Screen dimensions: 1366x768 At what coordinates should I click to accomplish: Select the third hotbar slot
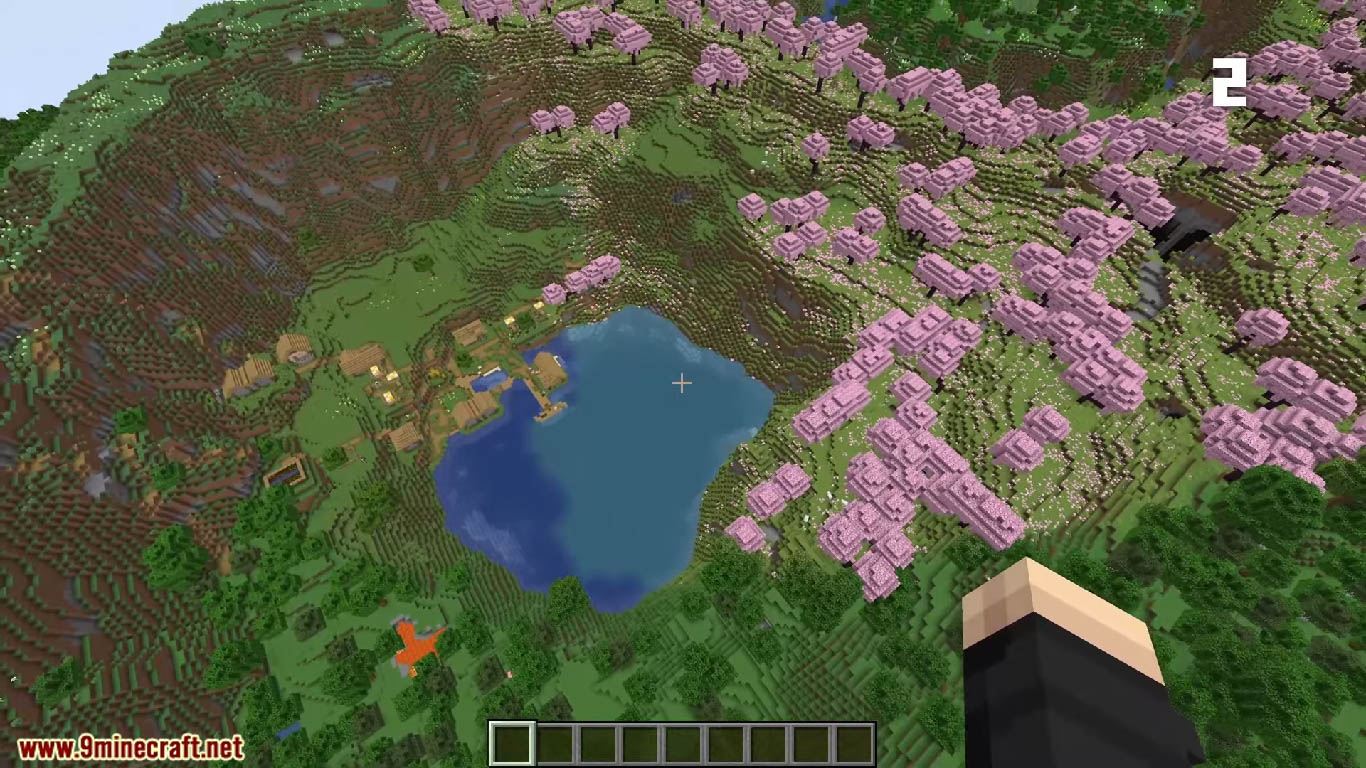pyautogui.click(x=598, y=740)
